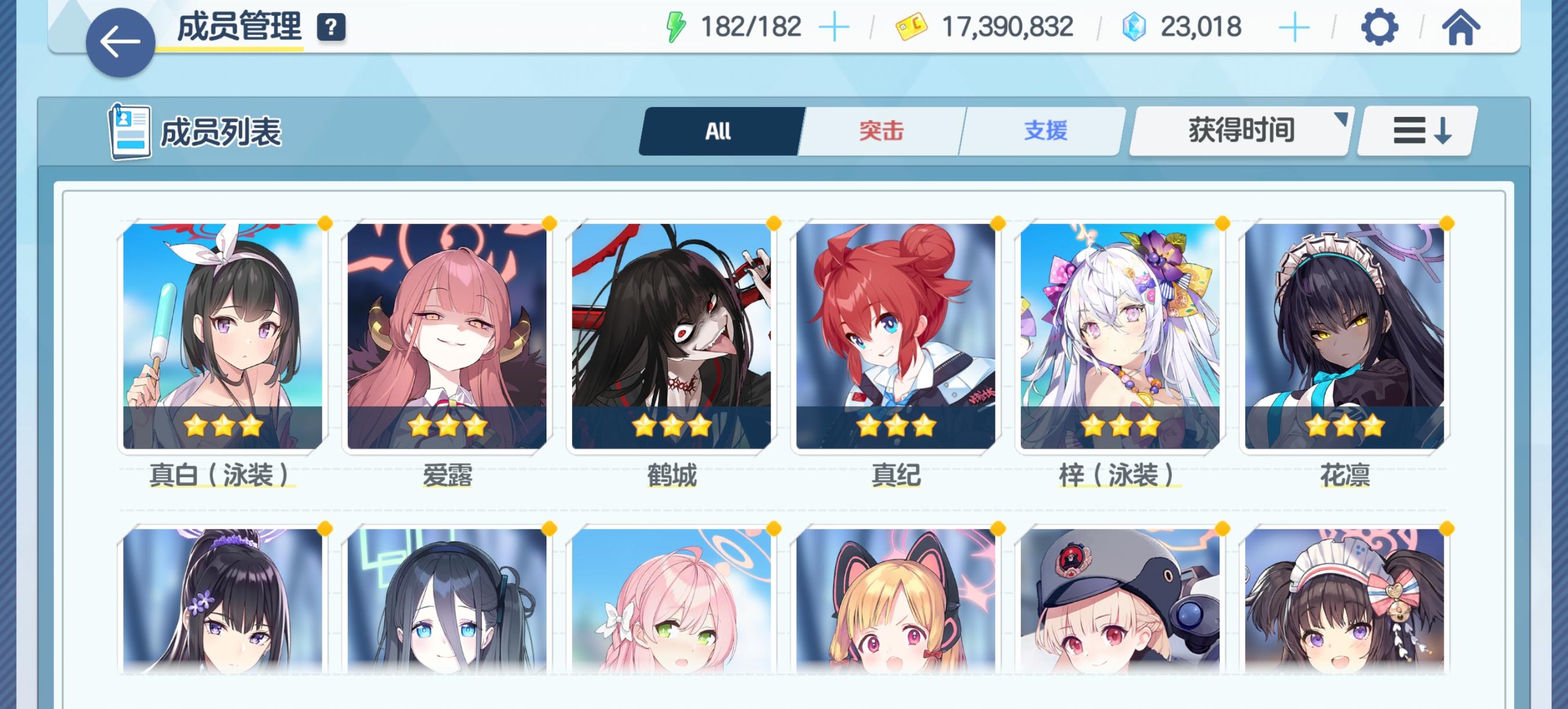This screenshot has width=1568, height=709.
Task: Switch to the 支援 tab
Action: (1046, 130)
